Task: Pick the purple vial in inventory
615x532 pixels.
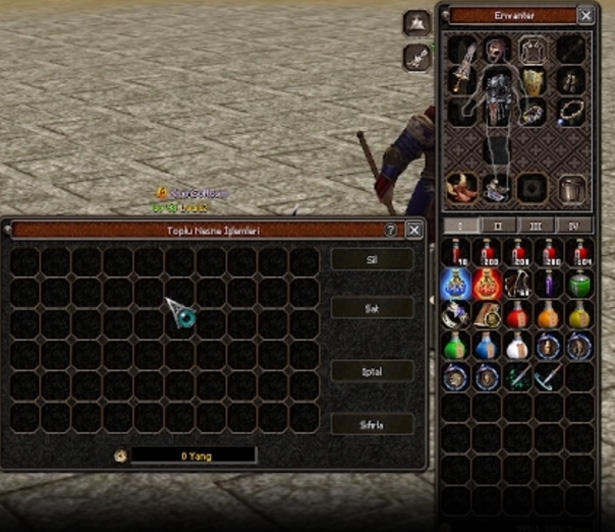Action: [548, 283]
